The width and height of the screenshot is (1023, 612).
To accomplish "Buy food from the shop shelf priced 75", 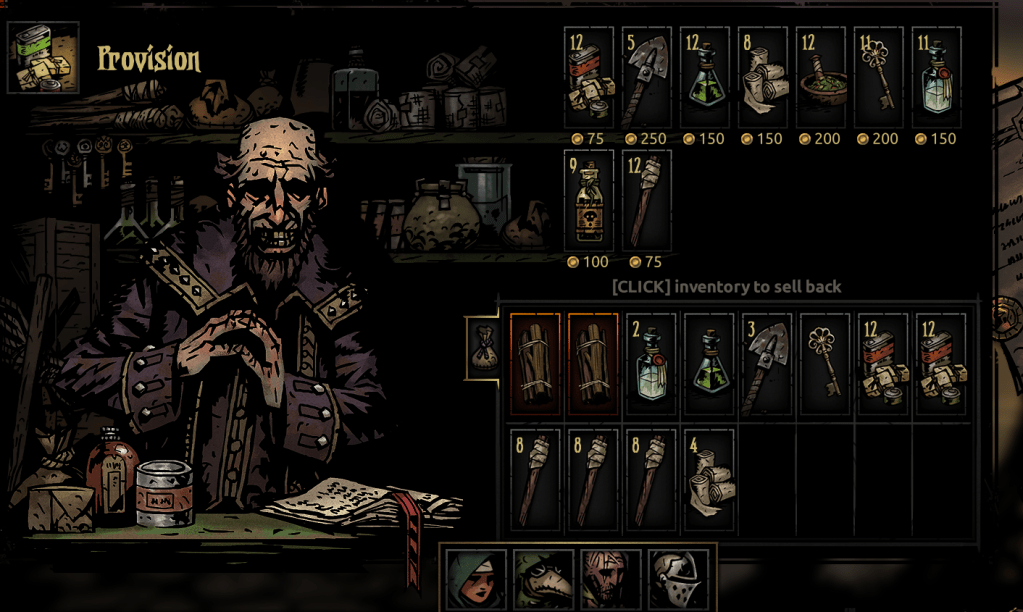I will coord(589,77).
